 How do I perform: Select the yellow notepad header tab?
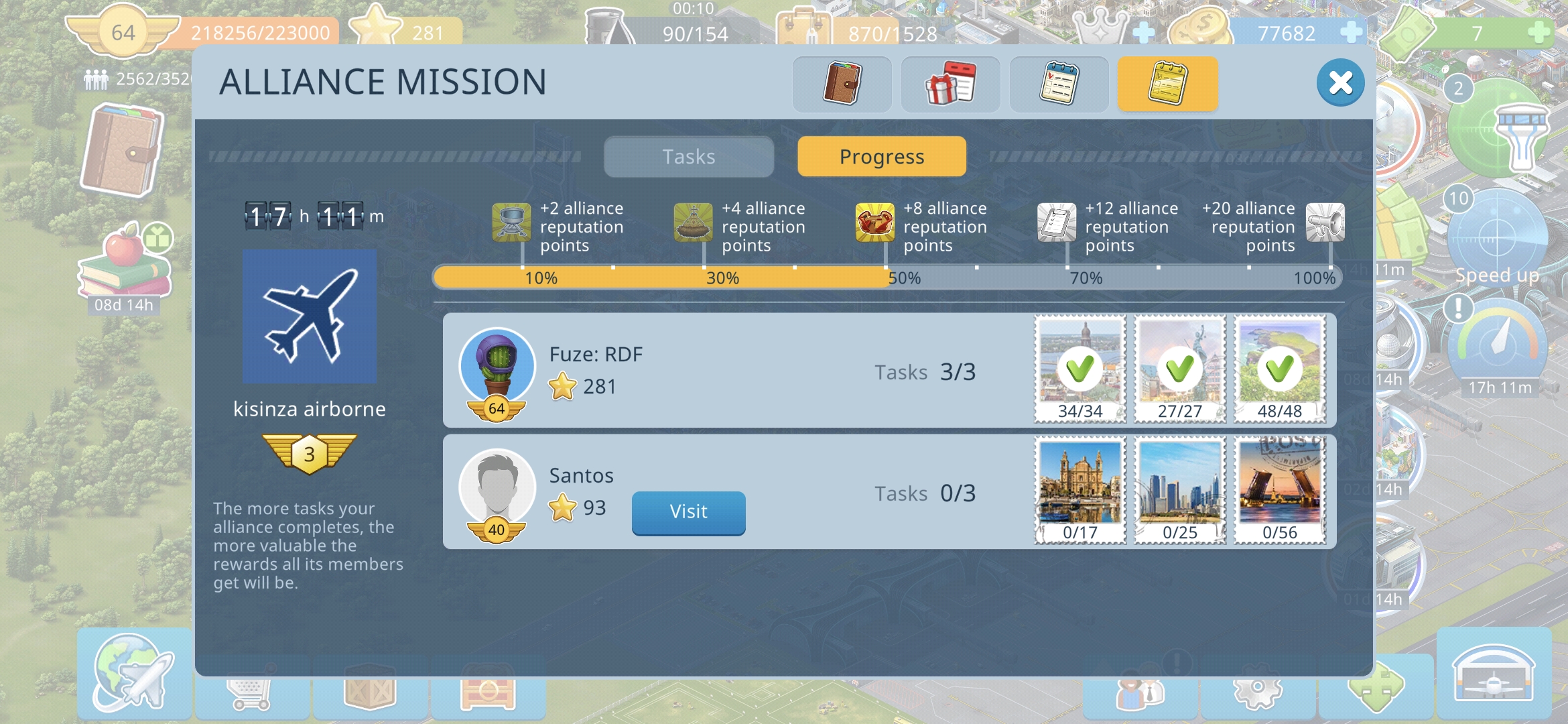(1167, 84)
